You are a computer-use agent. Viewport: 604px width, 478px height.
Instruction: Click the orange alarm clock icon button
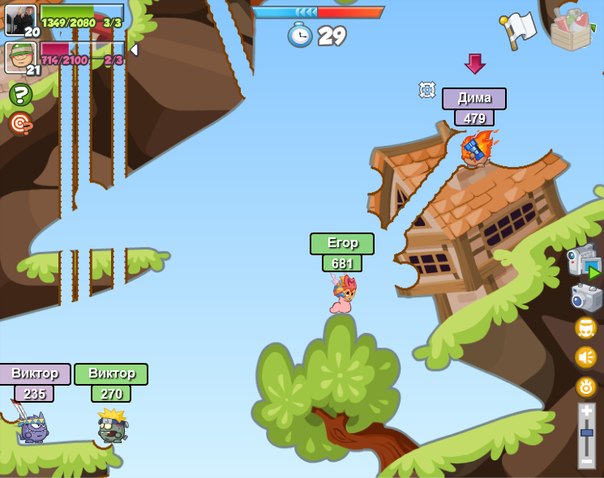(x=586, y=386)
